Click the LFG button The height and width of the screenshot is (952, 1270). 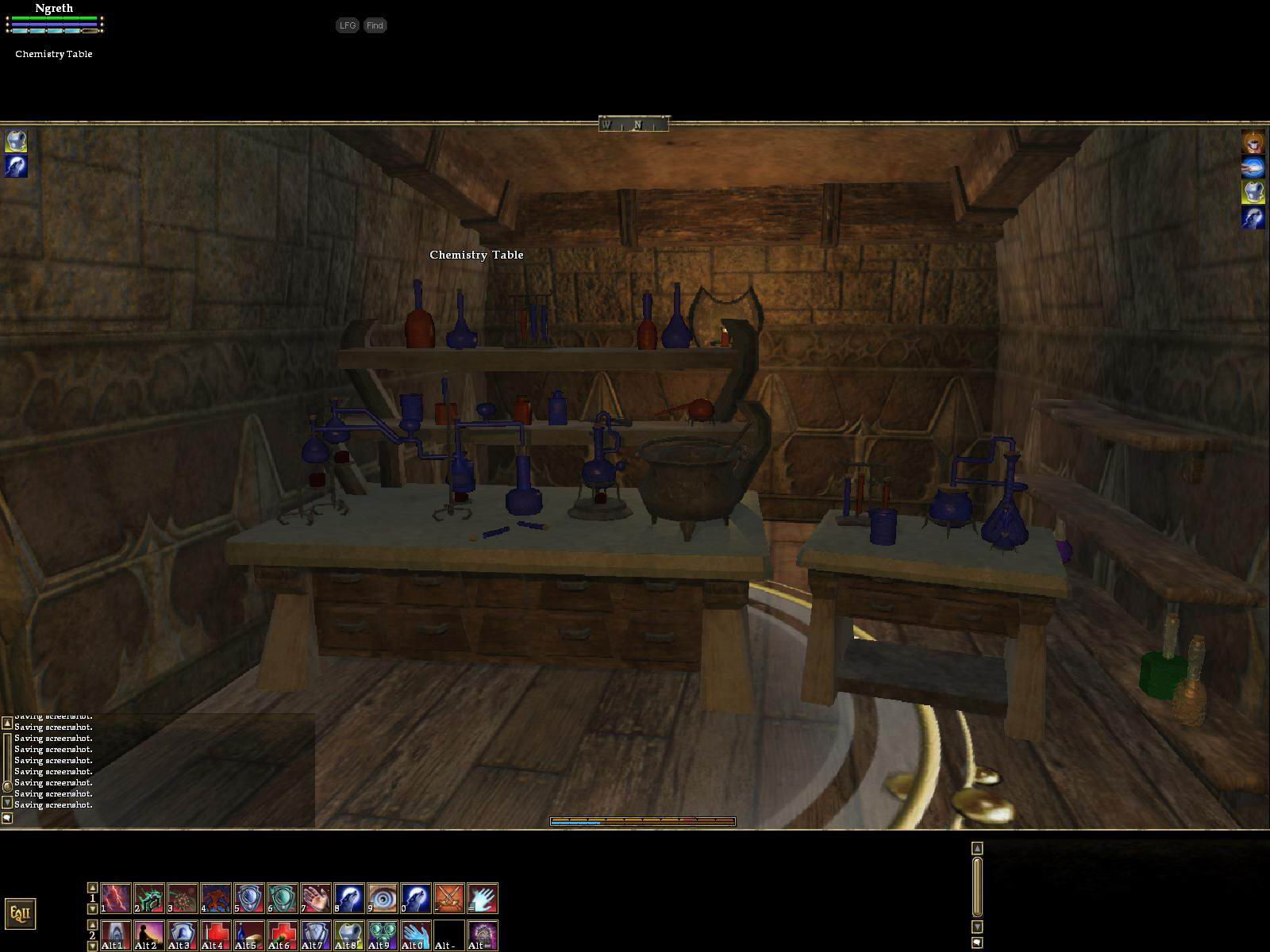(347, 25)
